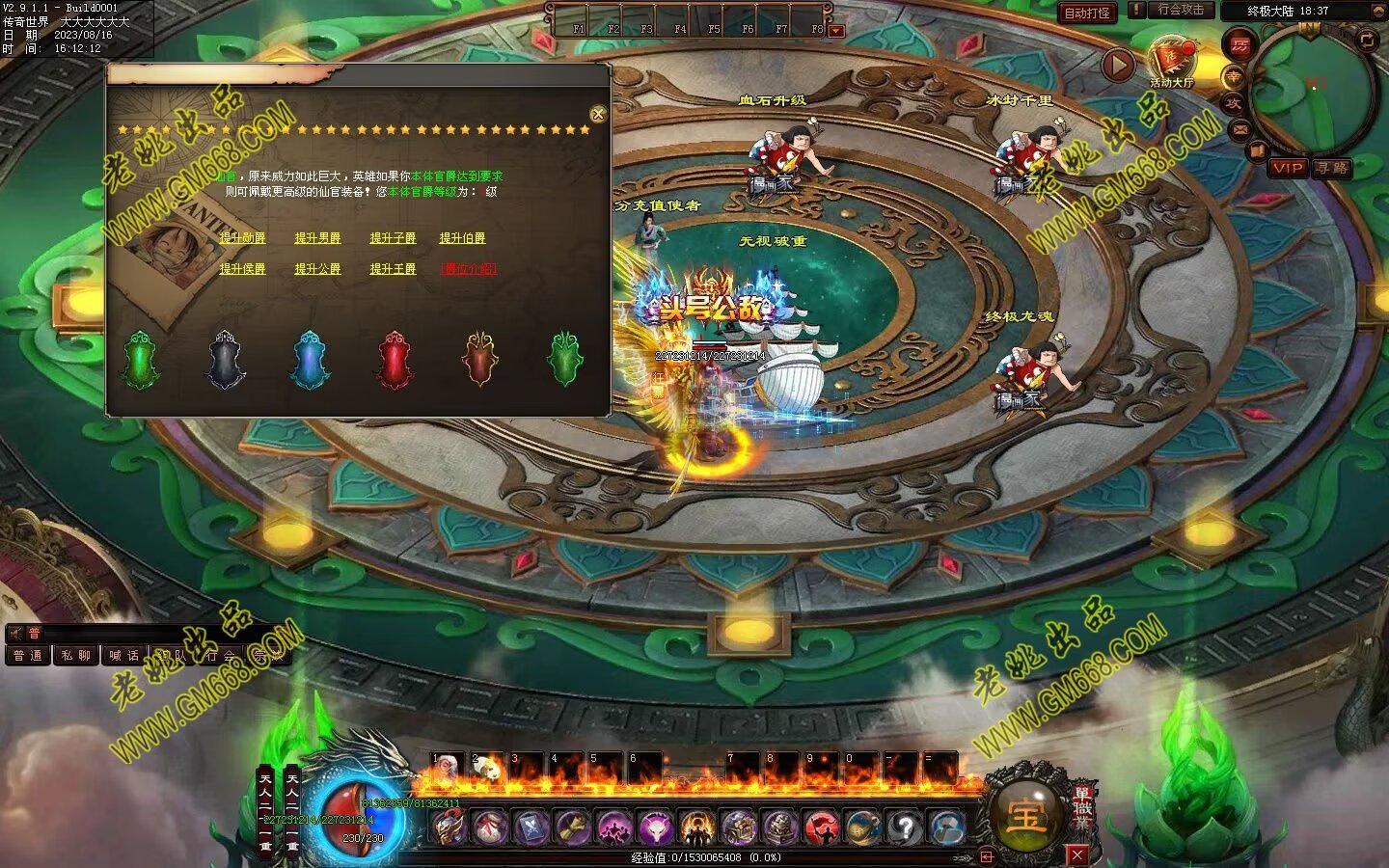The image size is (1389, 868).
Task: Activate the 寻路 pathfinding button
Action: (x=1331, y=168)
